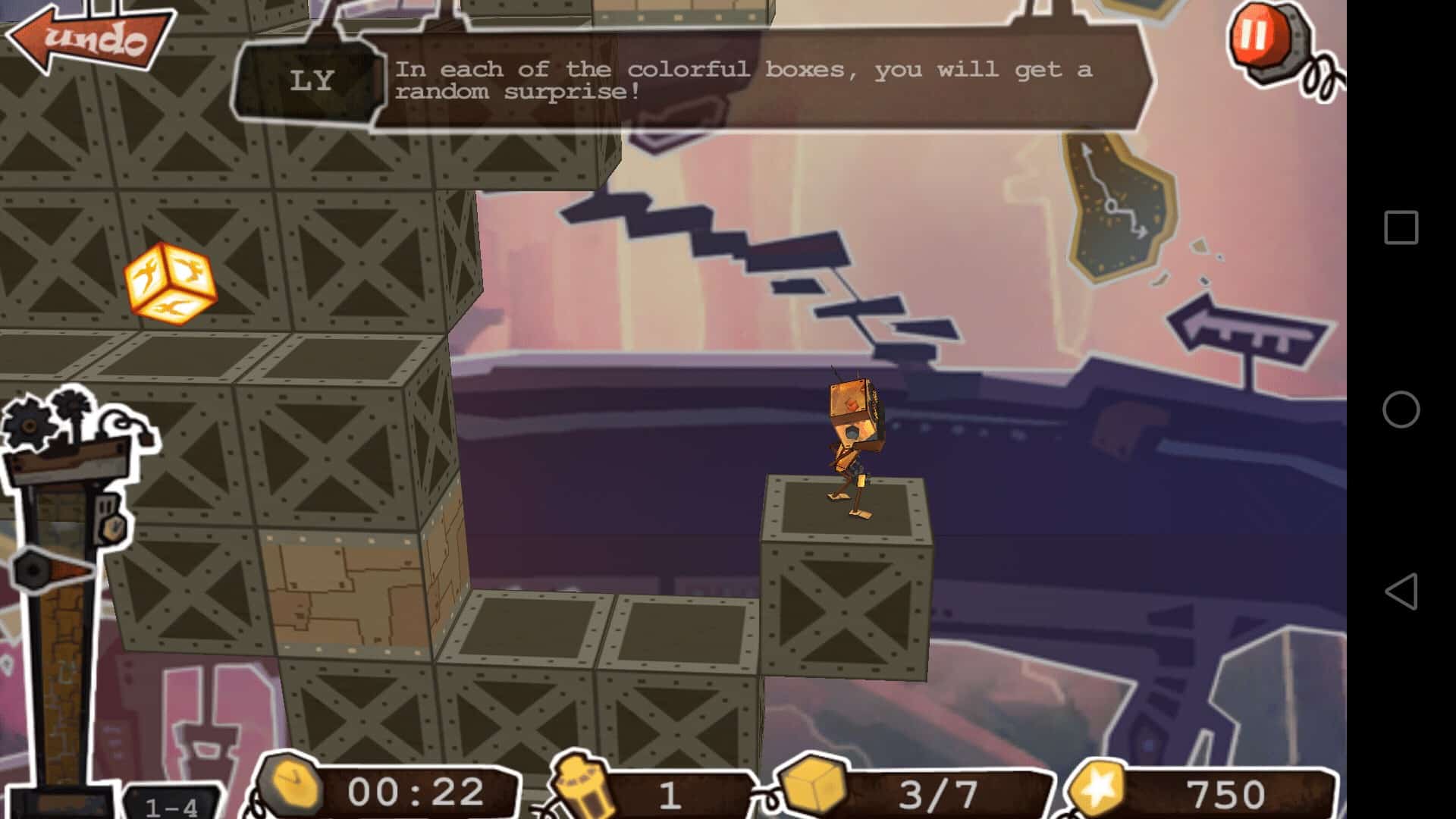Pause the game with the red button
This screenshot has width=1456, height=819.
pos(1255,36)
